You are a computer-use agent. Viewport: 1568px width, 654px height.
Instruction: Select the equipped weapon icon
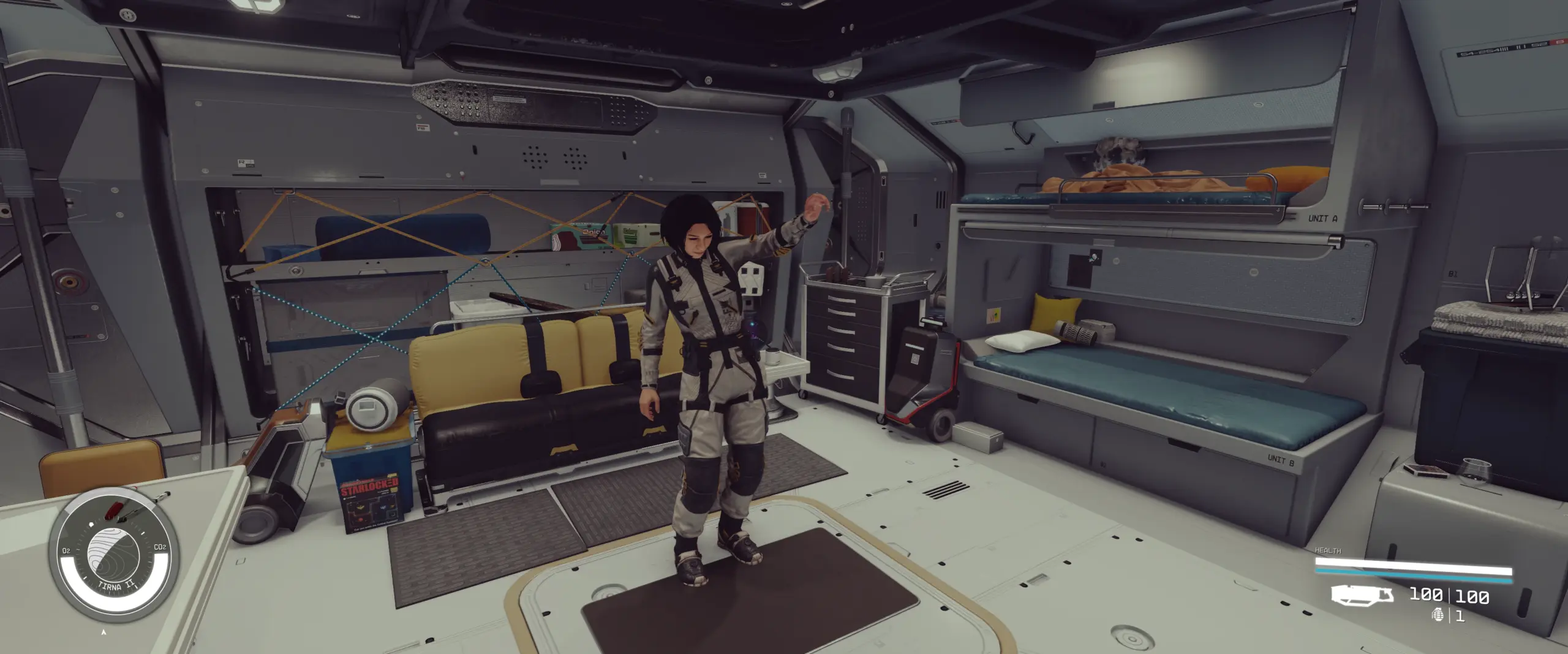pyautogui.click(x=1362, y=595)
